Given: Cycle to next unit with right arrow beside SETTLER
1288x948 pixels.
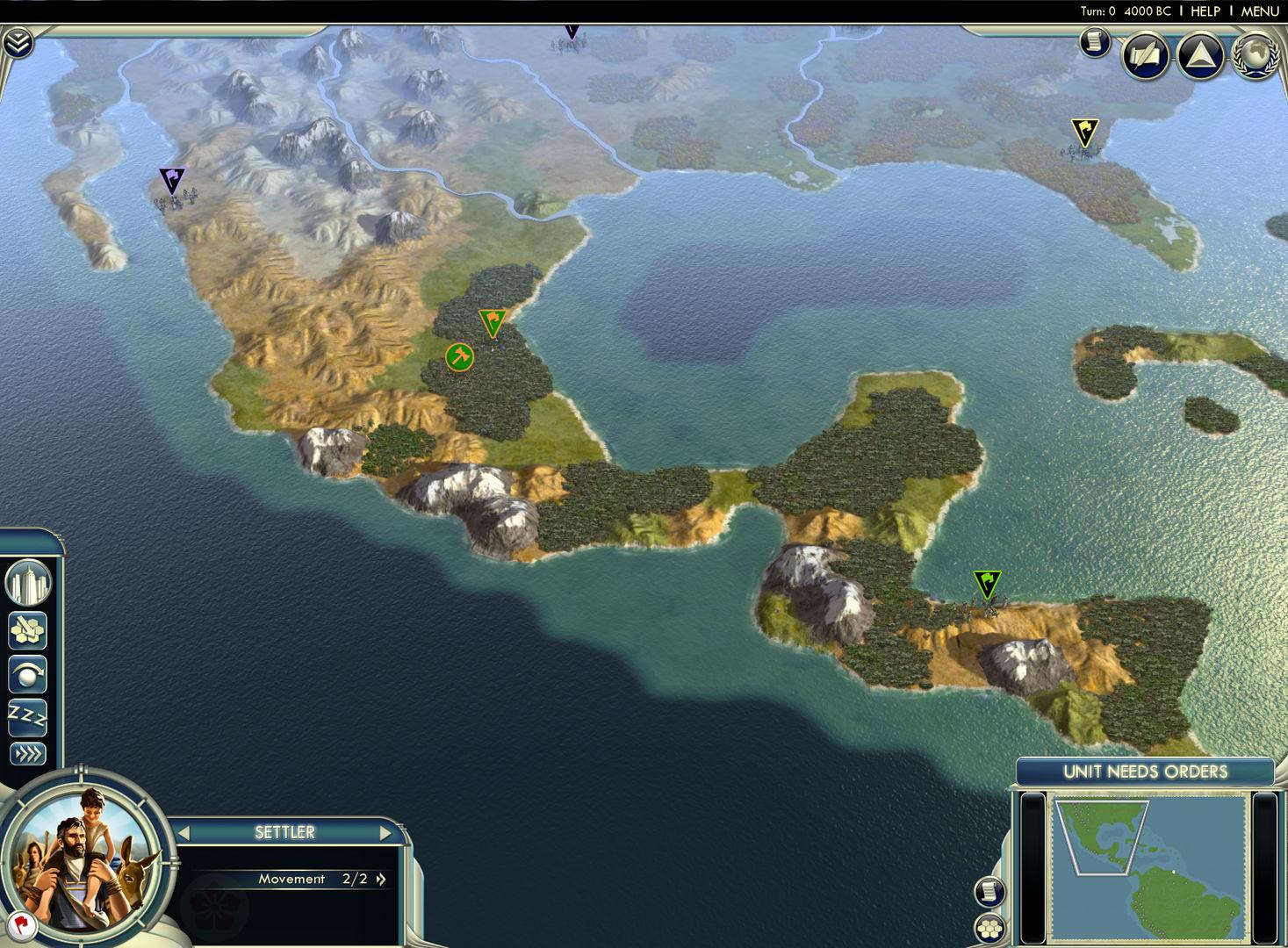Looking at the screenshot, I should click(386, 832).
